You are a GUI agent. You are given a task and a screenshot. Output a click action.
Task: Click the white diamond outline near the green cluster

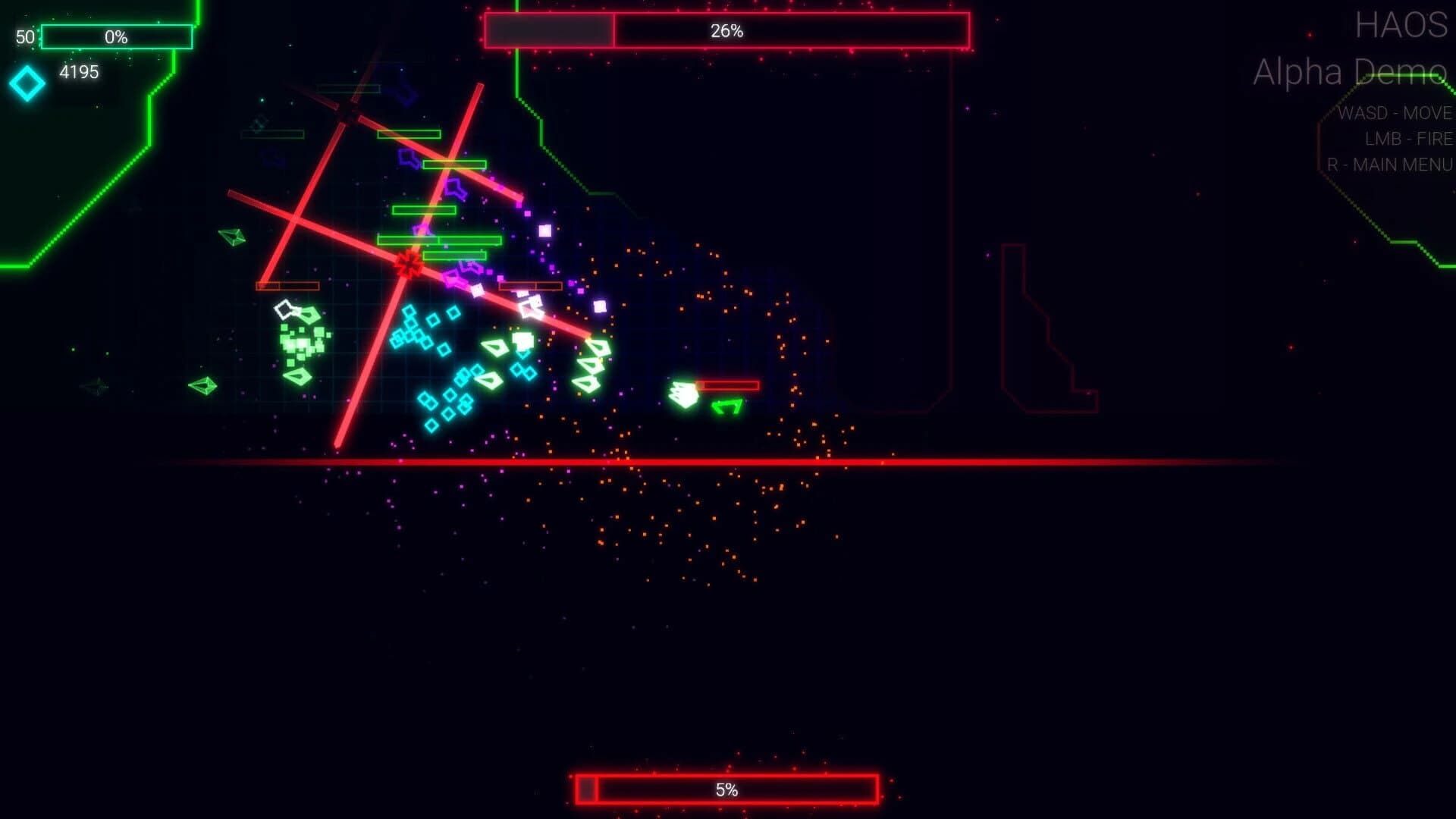click(284, 309)
